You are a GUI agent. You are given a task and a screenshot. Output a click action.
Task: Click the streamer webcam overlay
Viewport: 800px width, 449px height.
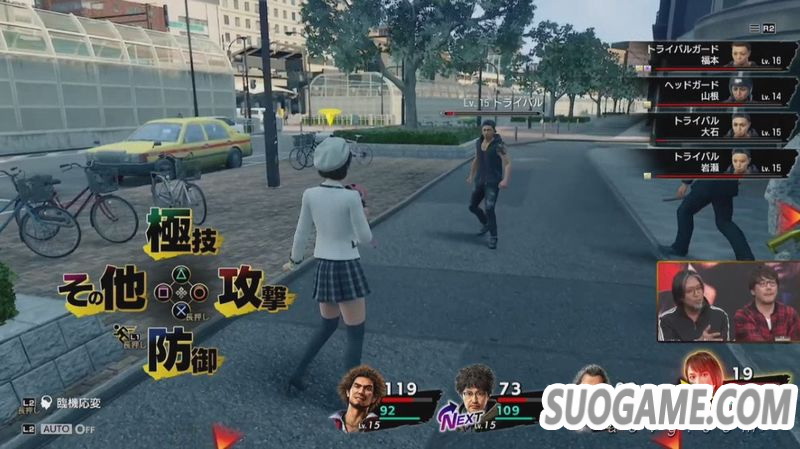(x=727, y=302)
